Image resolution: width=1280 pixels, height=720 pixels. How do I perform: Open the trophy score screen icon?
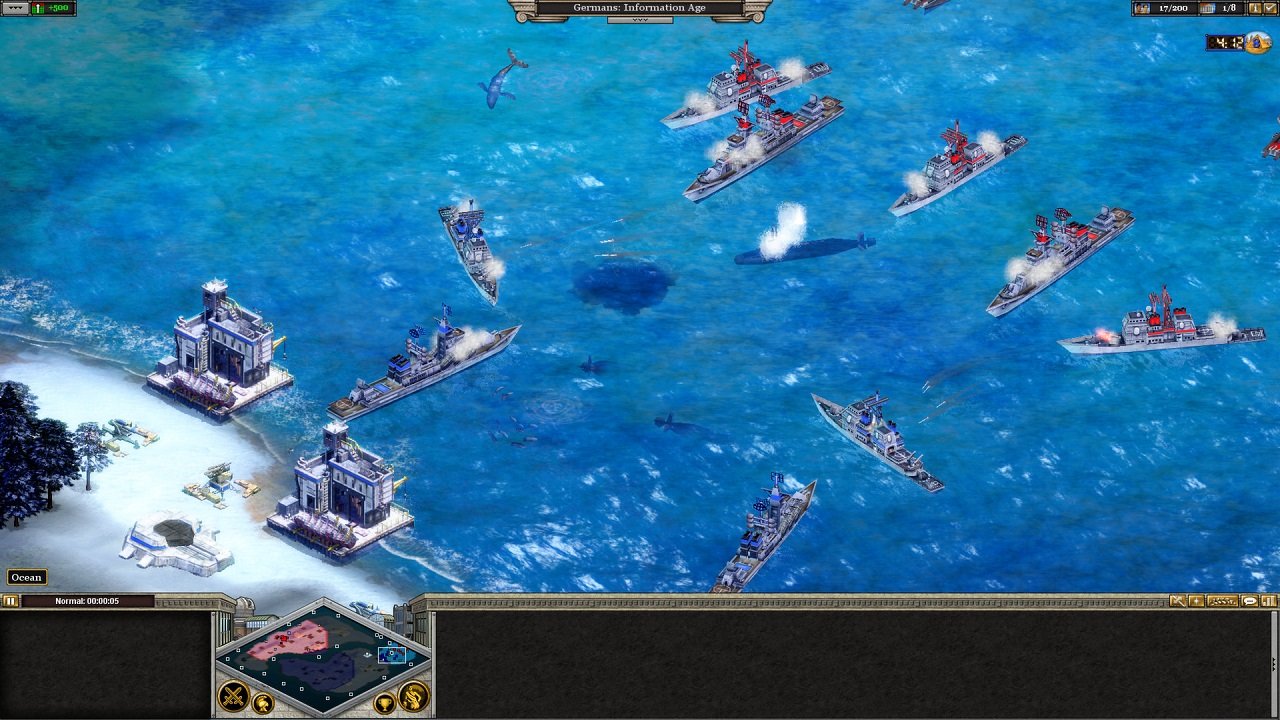386,702
